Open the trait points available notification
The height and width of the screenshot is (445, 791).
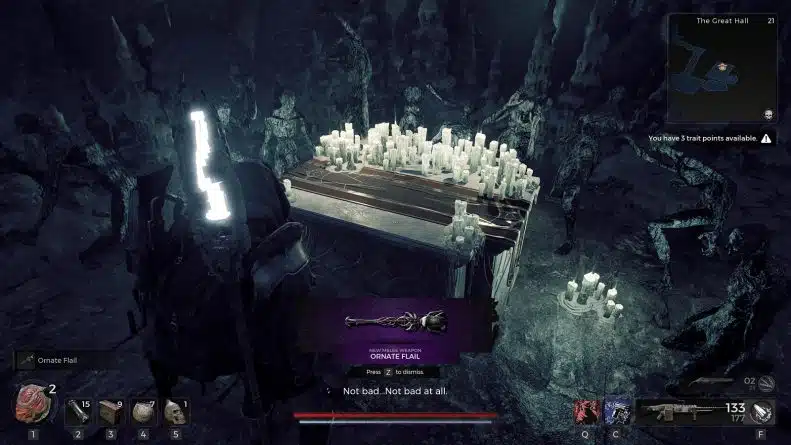(710, 139)
